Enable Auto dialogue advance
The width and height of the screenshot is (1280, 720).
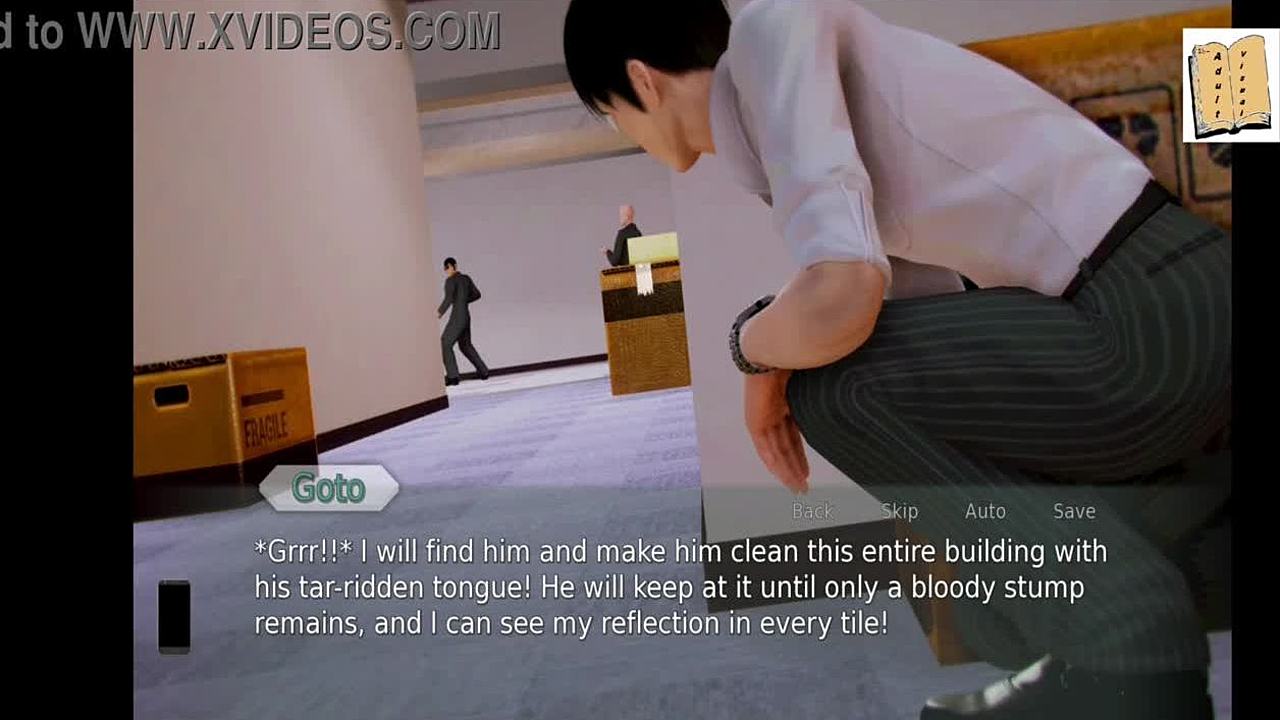[x=985, y=511]
